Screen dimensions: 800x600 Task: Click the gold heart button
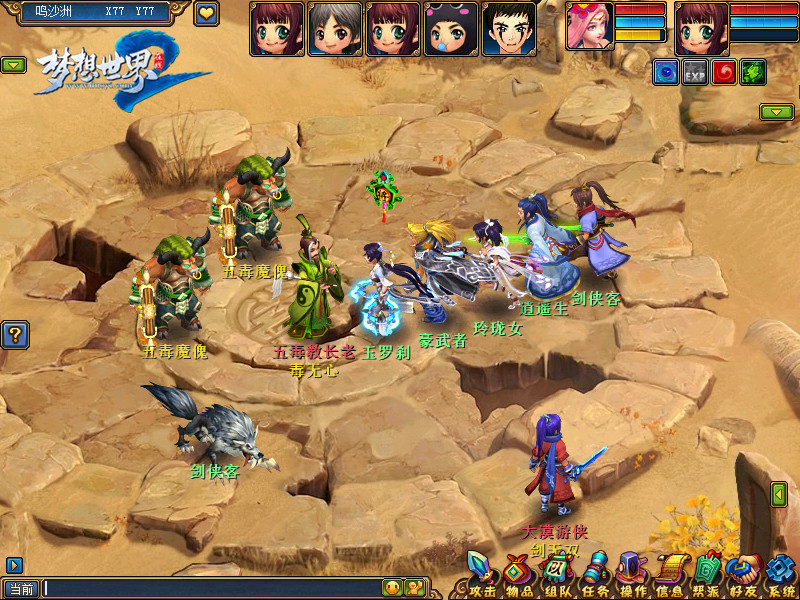point(206,14)
